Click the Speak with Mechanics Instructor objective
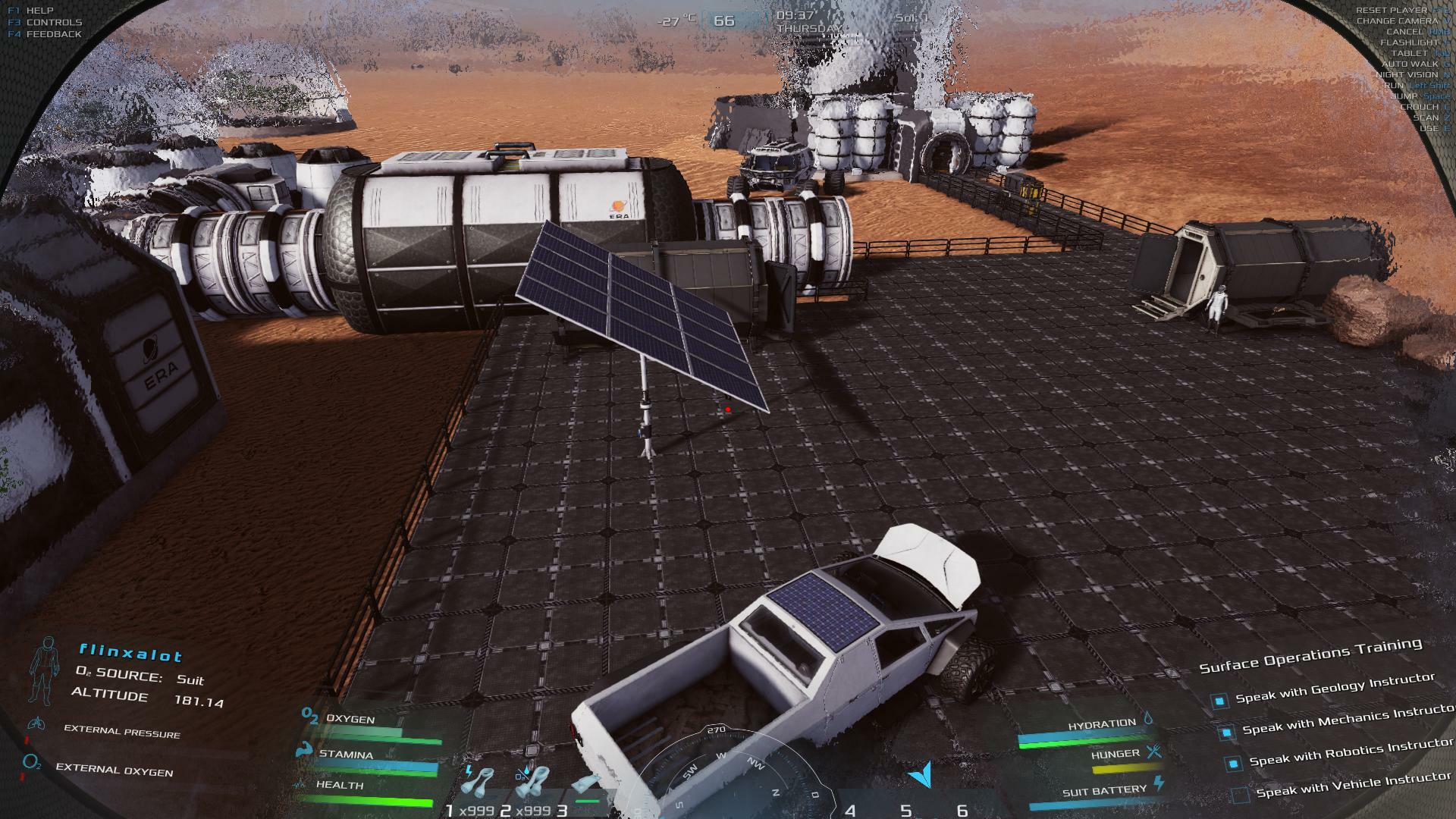This screenshot has height=819, width=1456. click(x=1345, y=720)
